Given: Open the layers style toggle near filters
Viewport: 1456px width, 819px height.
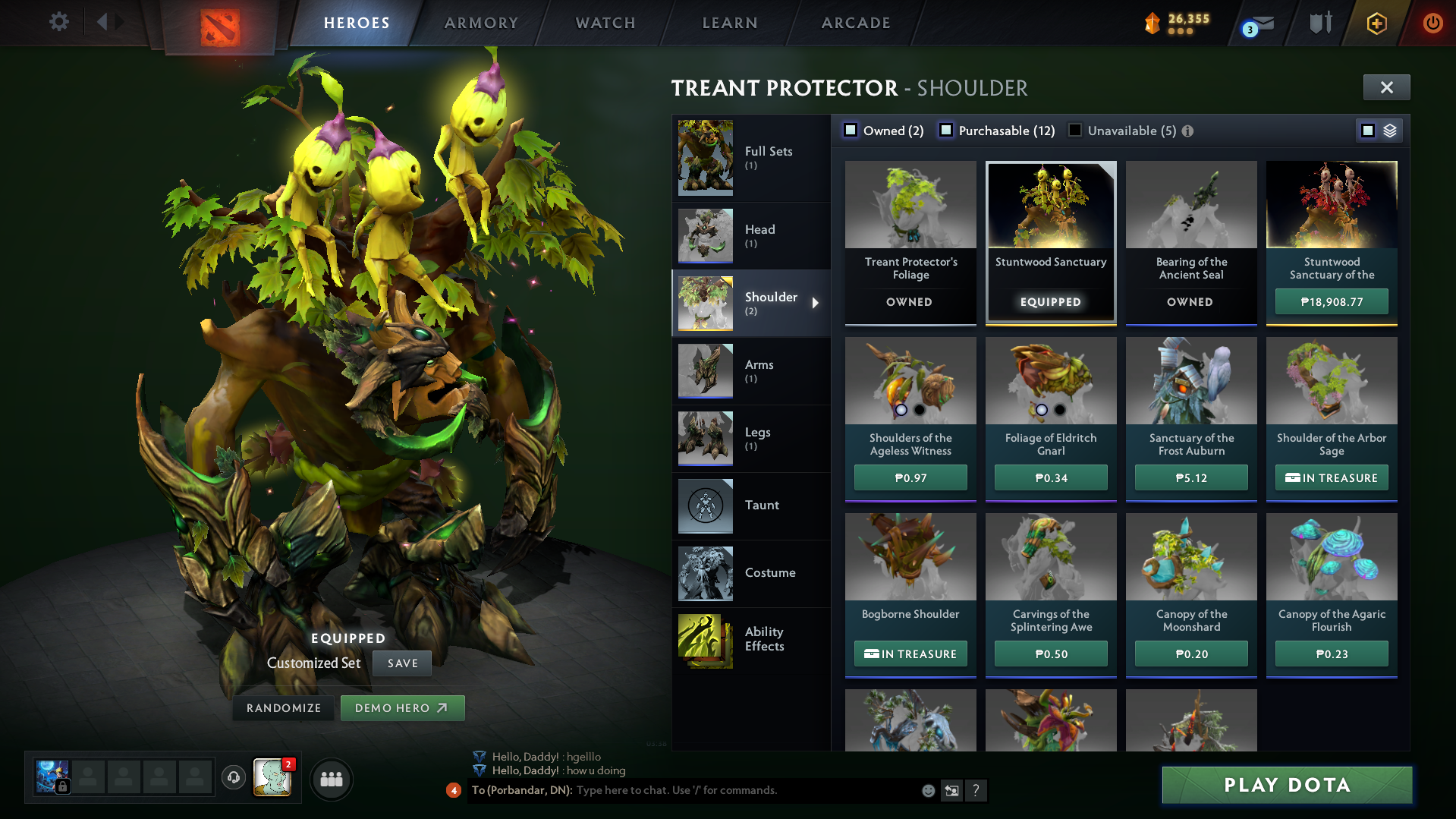Looking at the screenshot, I should (1389, 130).
